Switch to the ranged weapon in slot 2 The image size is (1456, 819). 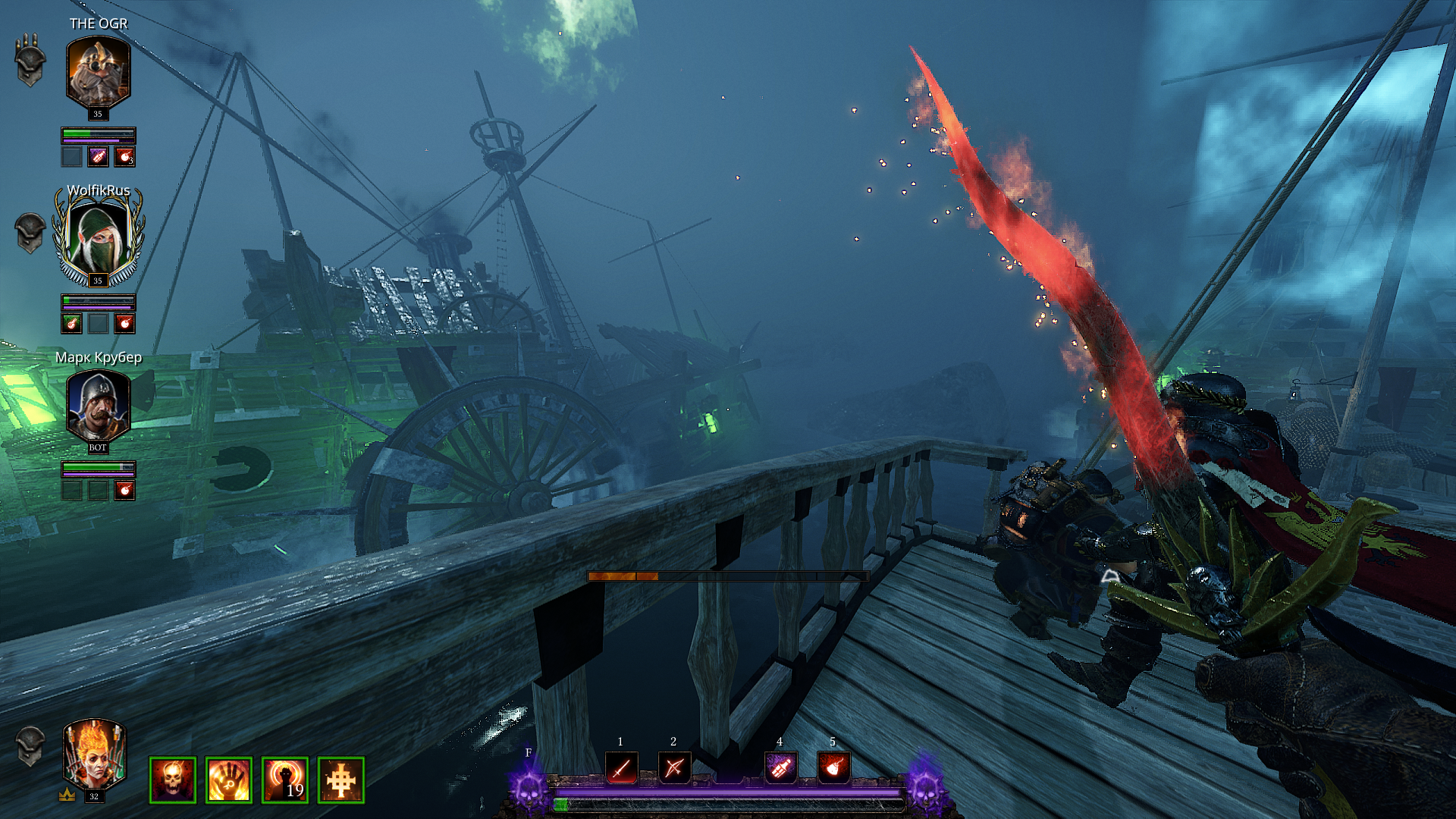pyautogui.click(x=674, y=767)
